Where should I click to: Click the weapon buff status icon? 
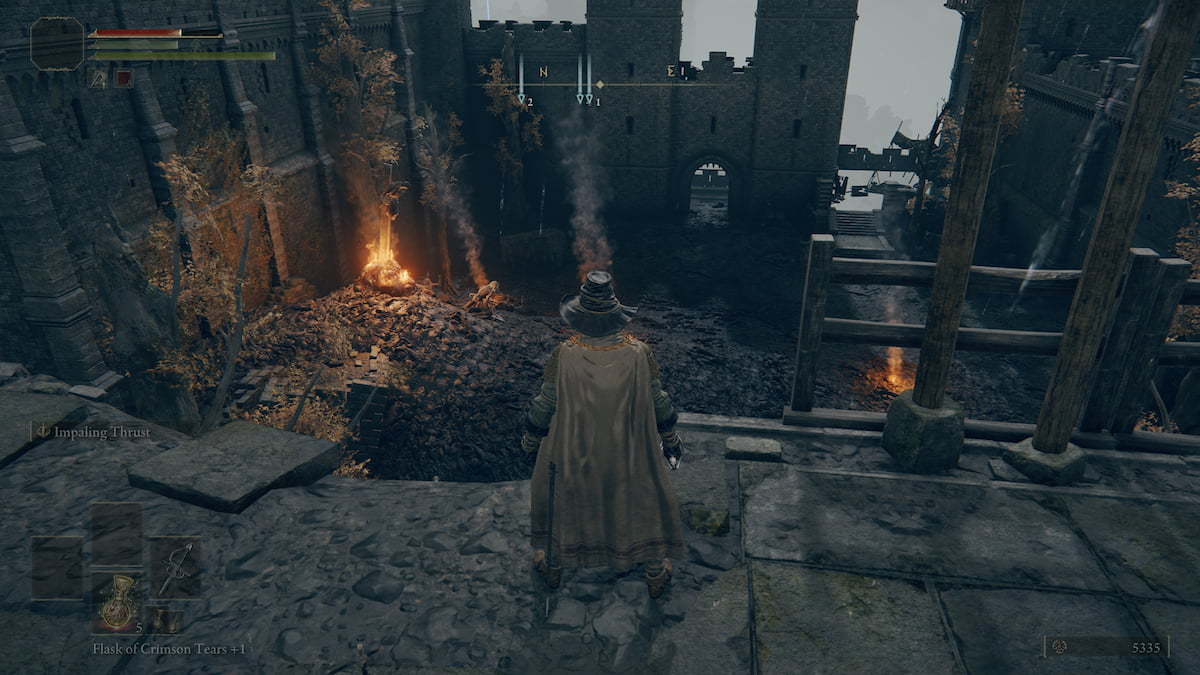99,77
